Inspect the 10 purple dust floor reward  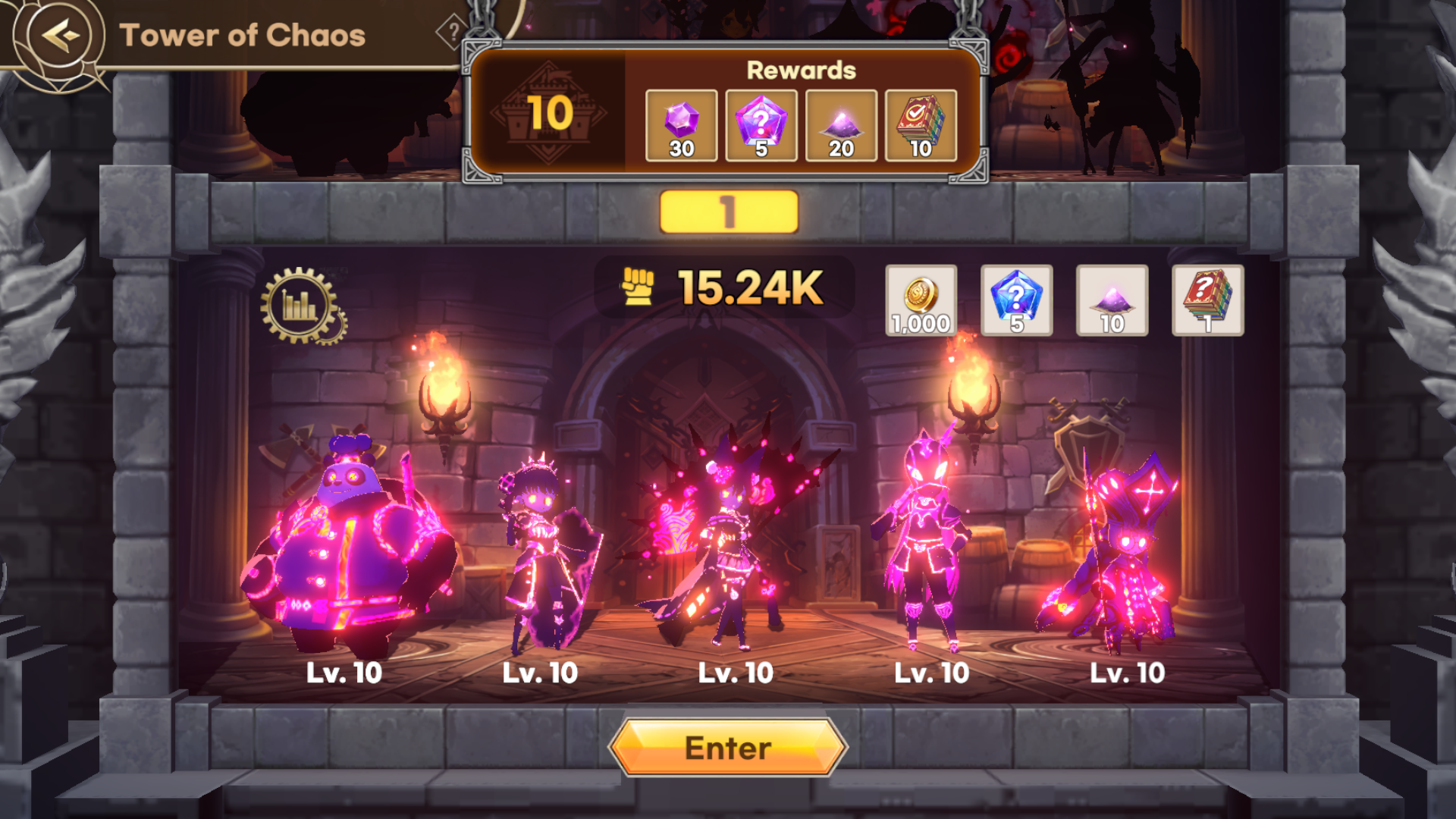click(1112, 300)
